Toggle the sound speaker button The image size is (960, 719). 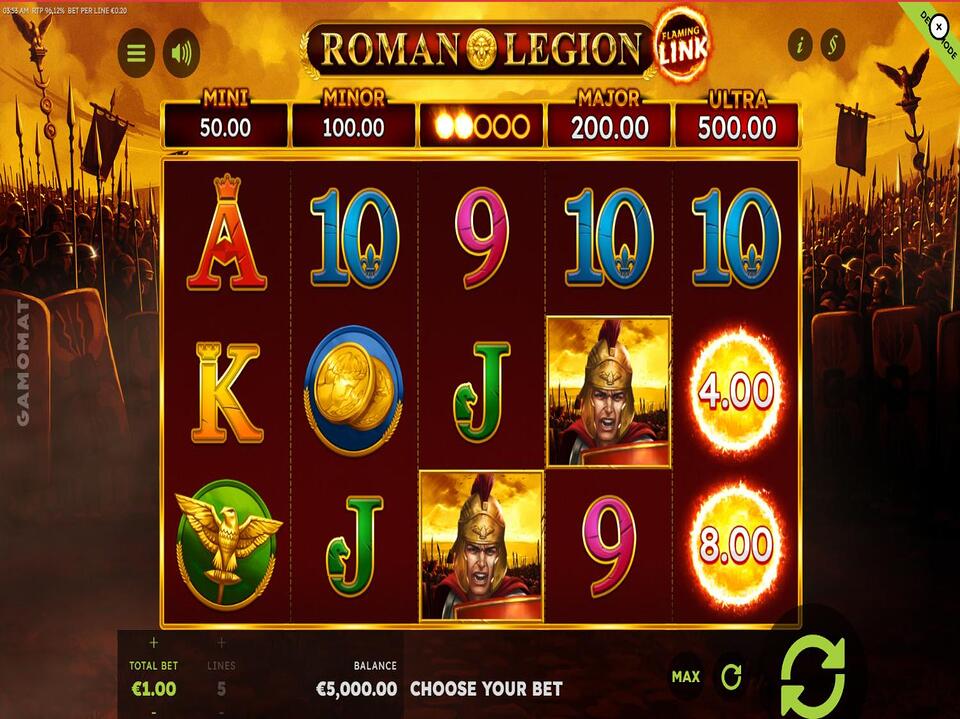pyautogui.click(x=181, y=53)
